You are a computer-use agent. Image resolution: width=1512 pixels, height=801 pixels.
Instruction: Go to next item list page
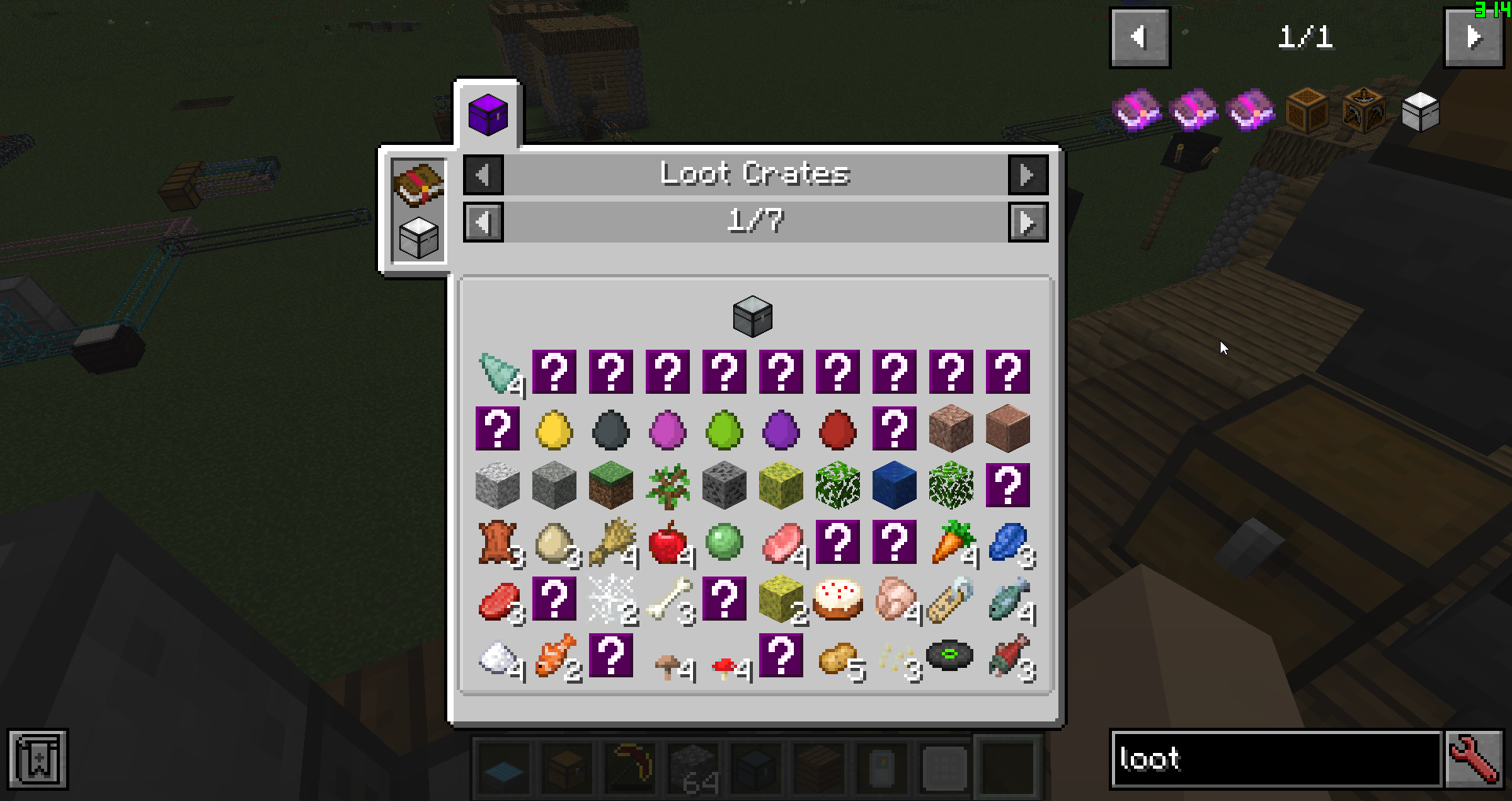pyautogui.click(x=1473, y=38)
